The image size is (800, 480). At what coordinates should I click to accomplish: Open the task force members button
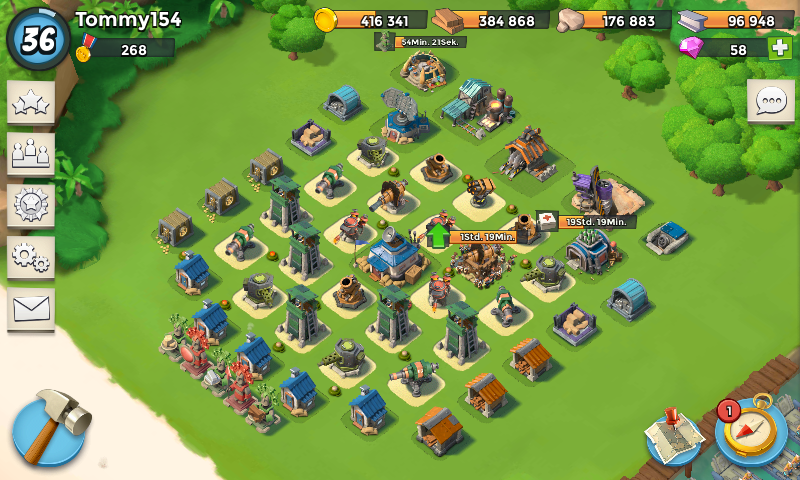[x=31, y=154]
